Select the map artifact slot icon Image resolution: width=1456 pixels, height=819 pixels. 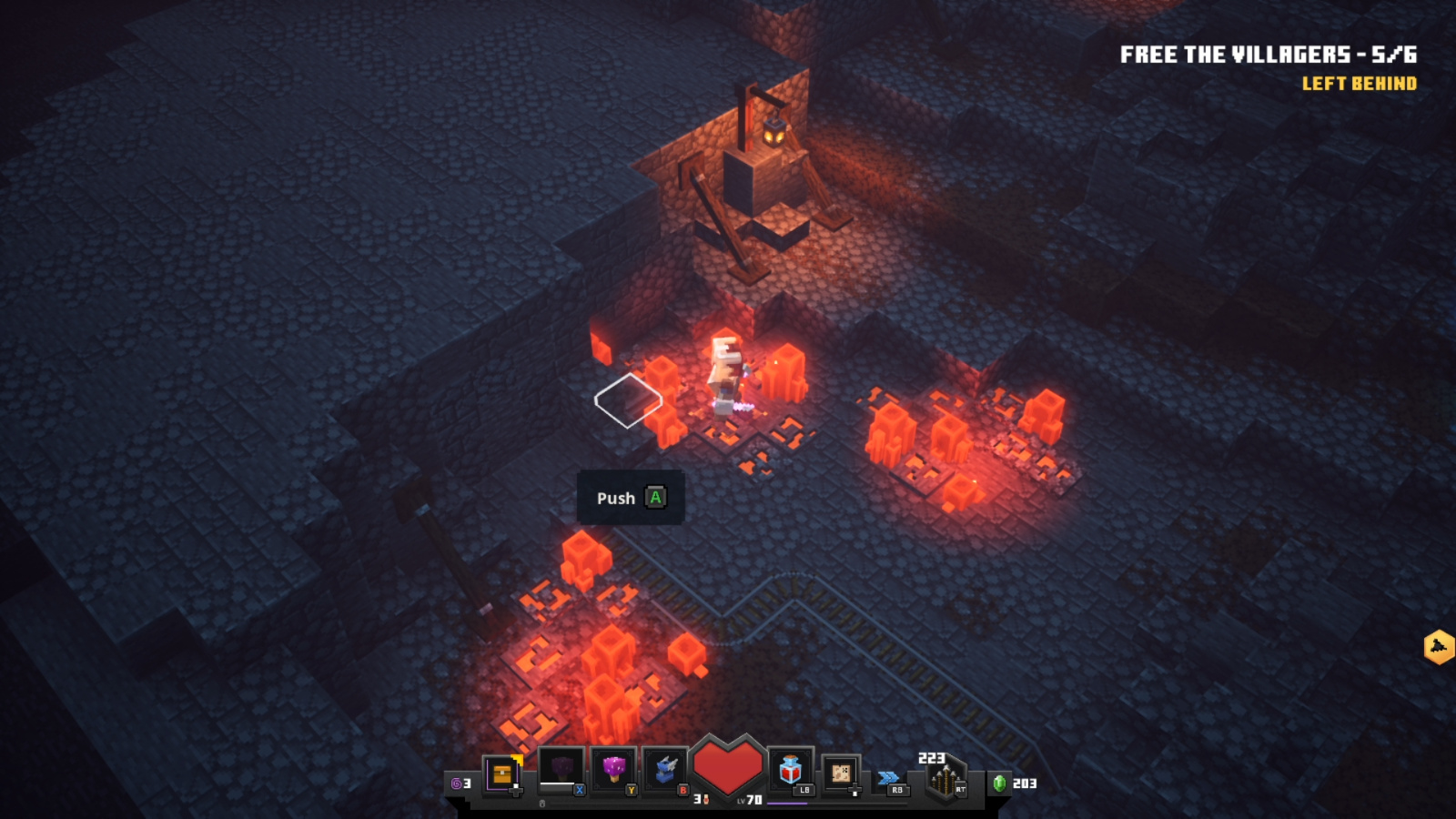[841, 772]
